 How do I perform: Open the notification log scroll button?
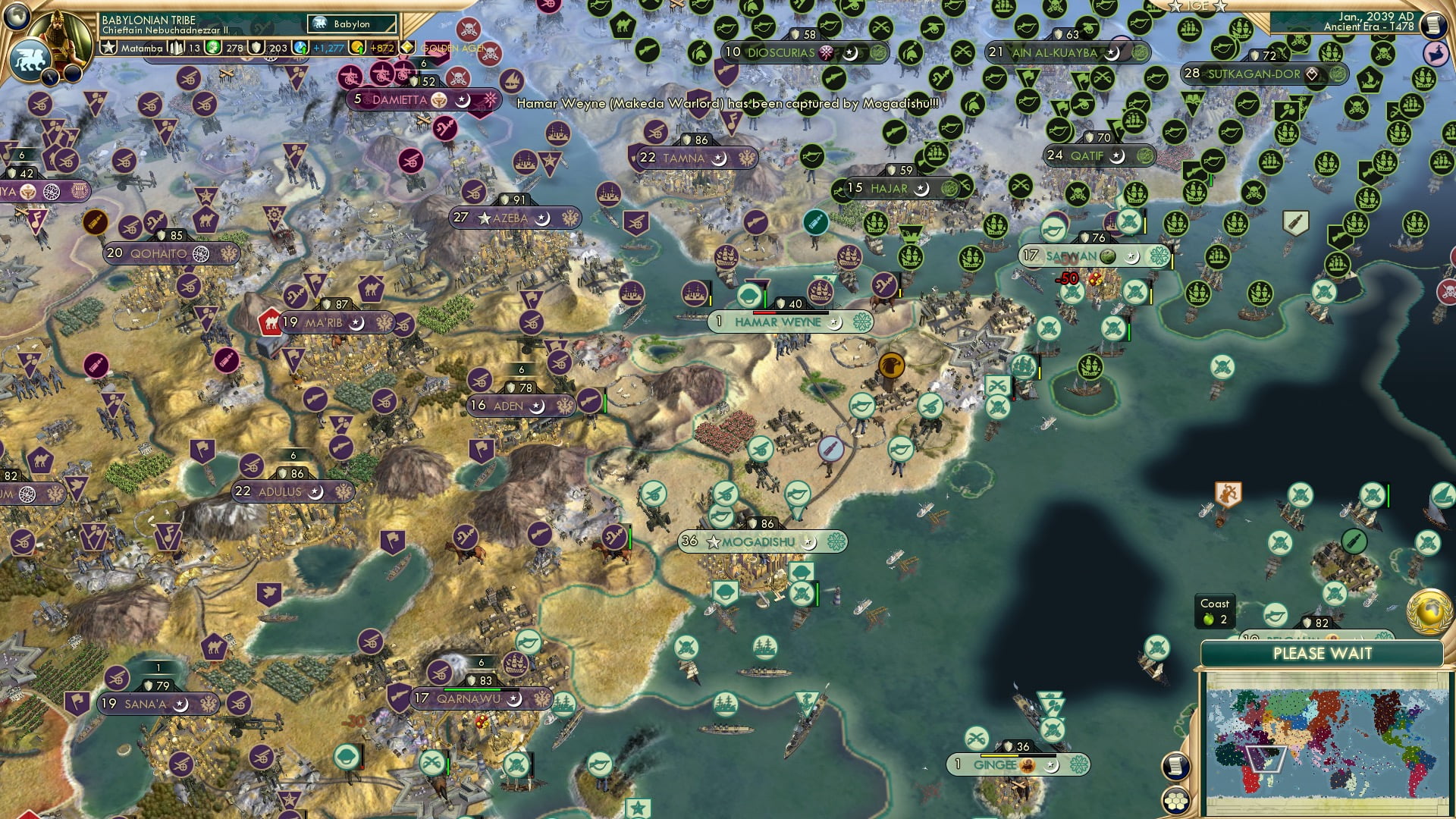tap(1175, 765)
